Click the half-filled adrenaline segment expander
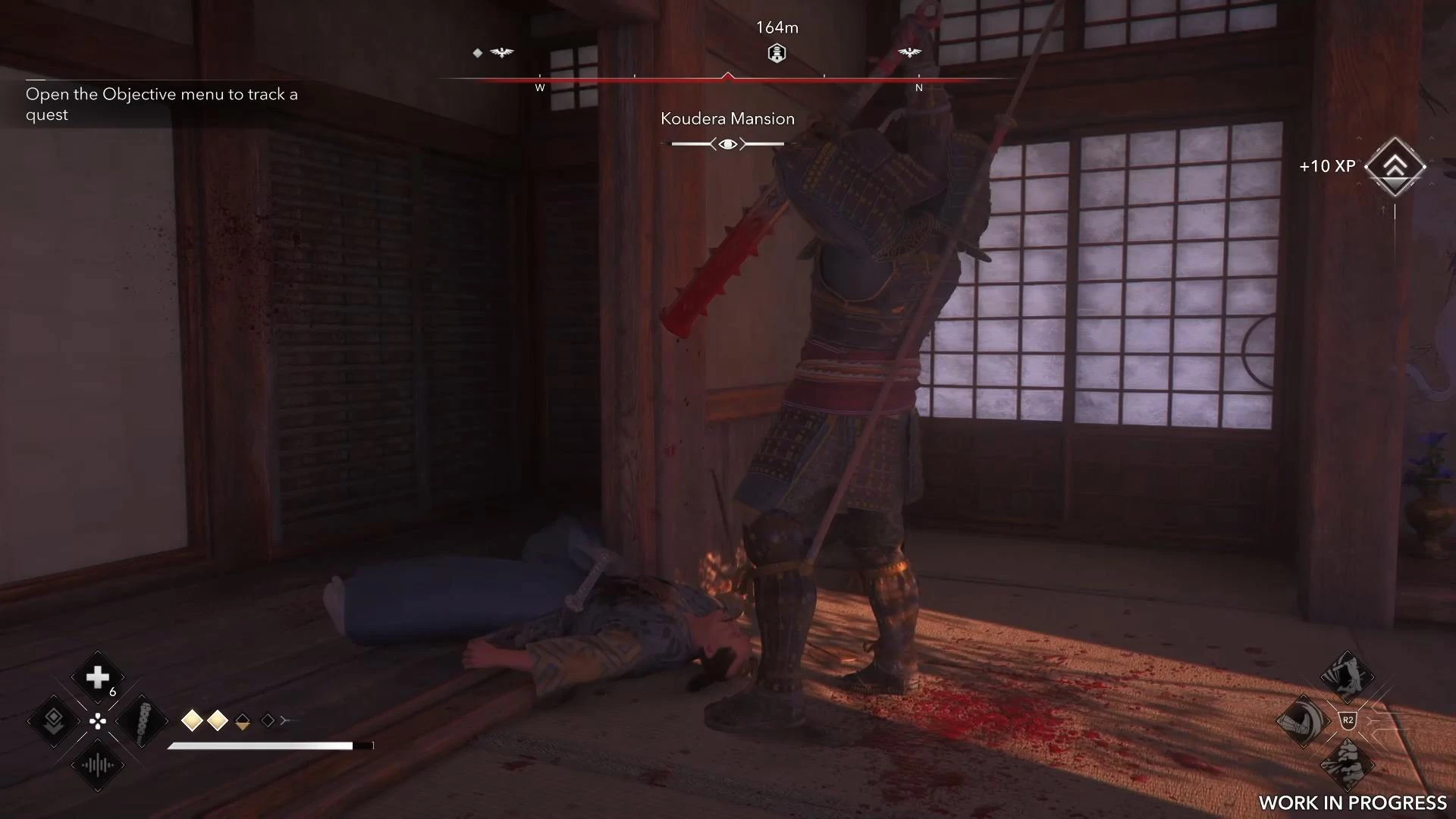Image resolution: width=1456 pixels, height=819 pixels. pos(243,723)
